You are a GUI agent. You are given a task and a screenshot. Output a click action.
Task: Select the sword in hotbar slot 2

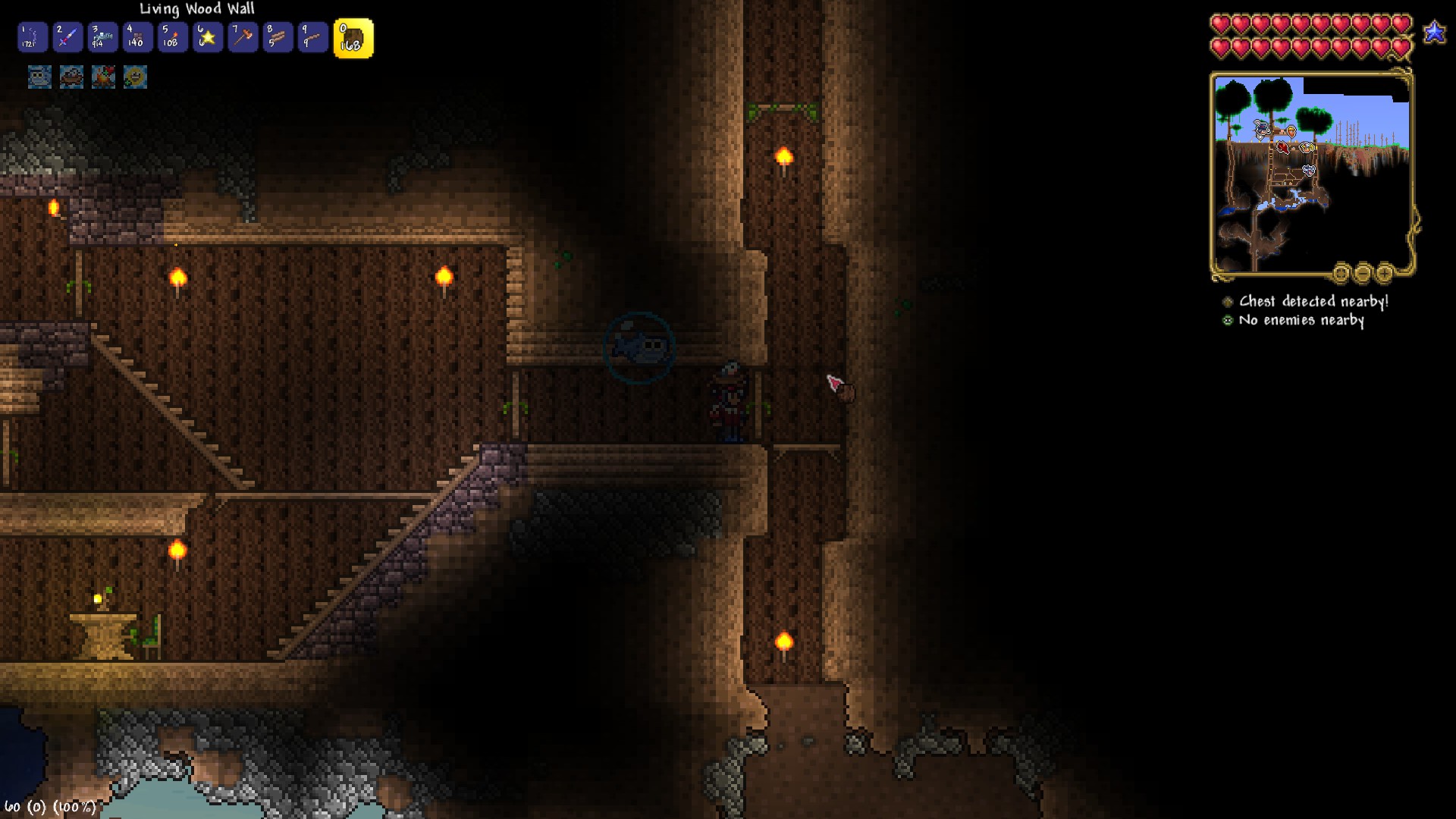[x=67, y=37]
